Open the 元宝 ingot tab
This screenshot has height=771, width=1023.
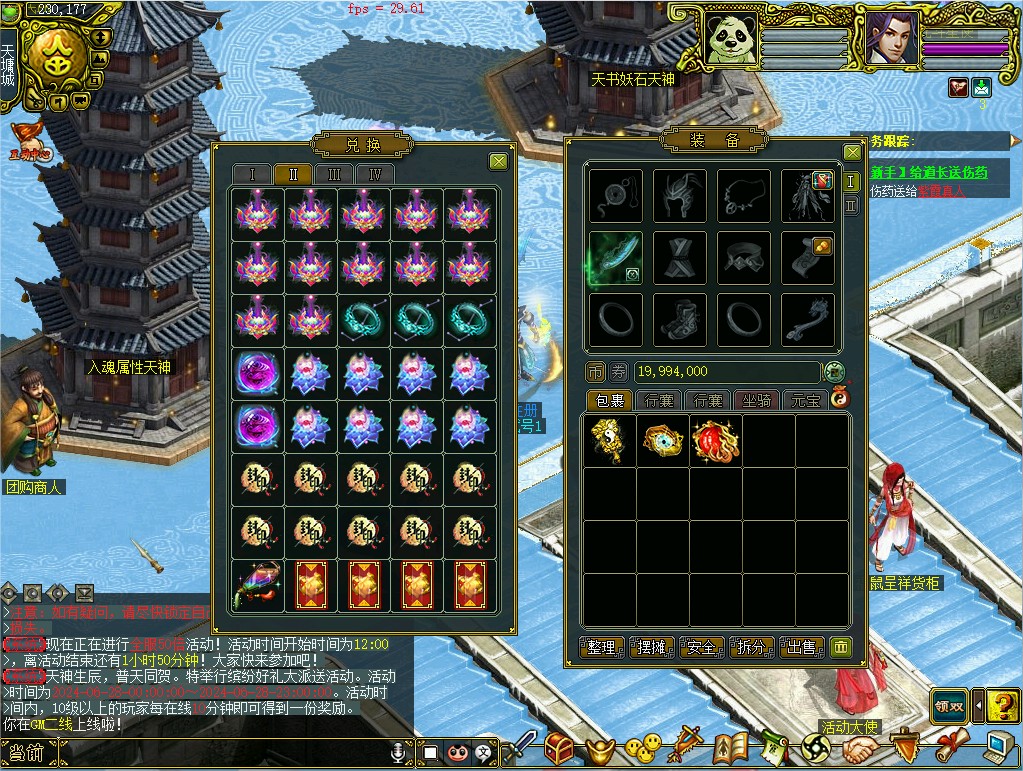pos(804,400)
